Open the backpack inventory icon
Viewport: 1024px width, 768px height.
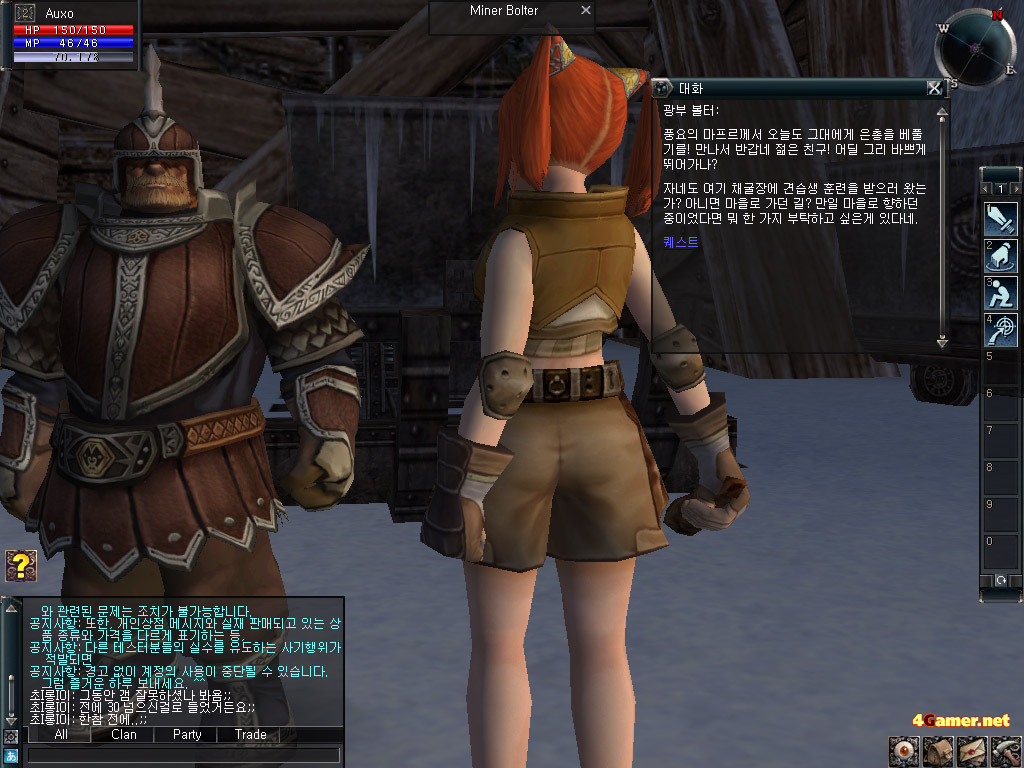(x=937, y=751)
